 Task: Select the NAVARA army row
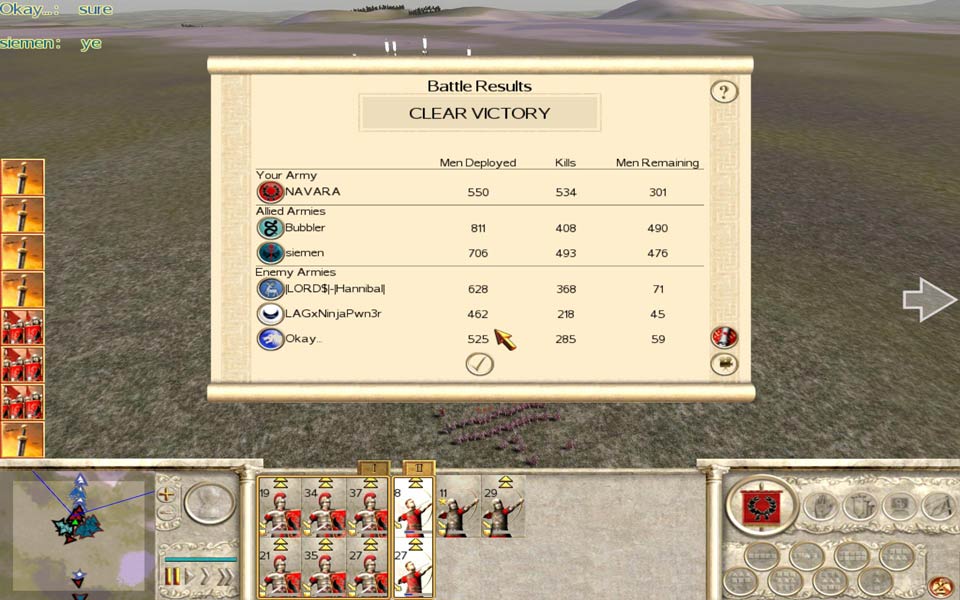click(479, 192)
